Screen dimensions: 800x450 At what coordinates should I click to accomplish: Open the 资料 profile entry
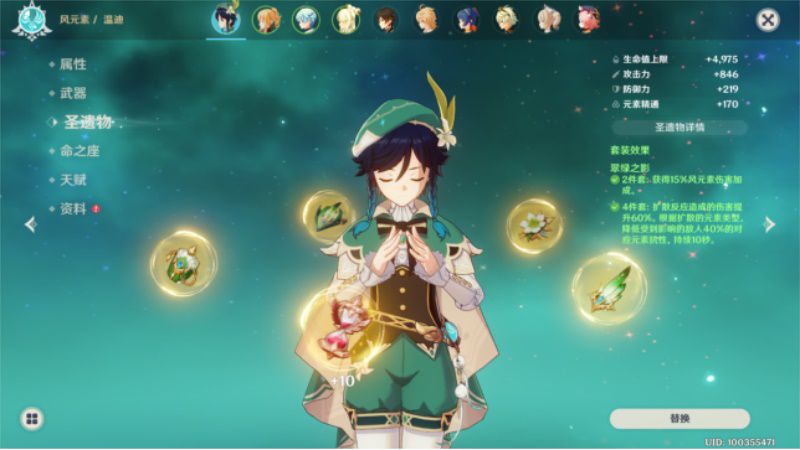click(x=73, y=209)
